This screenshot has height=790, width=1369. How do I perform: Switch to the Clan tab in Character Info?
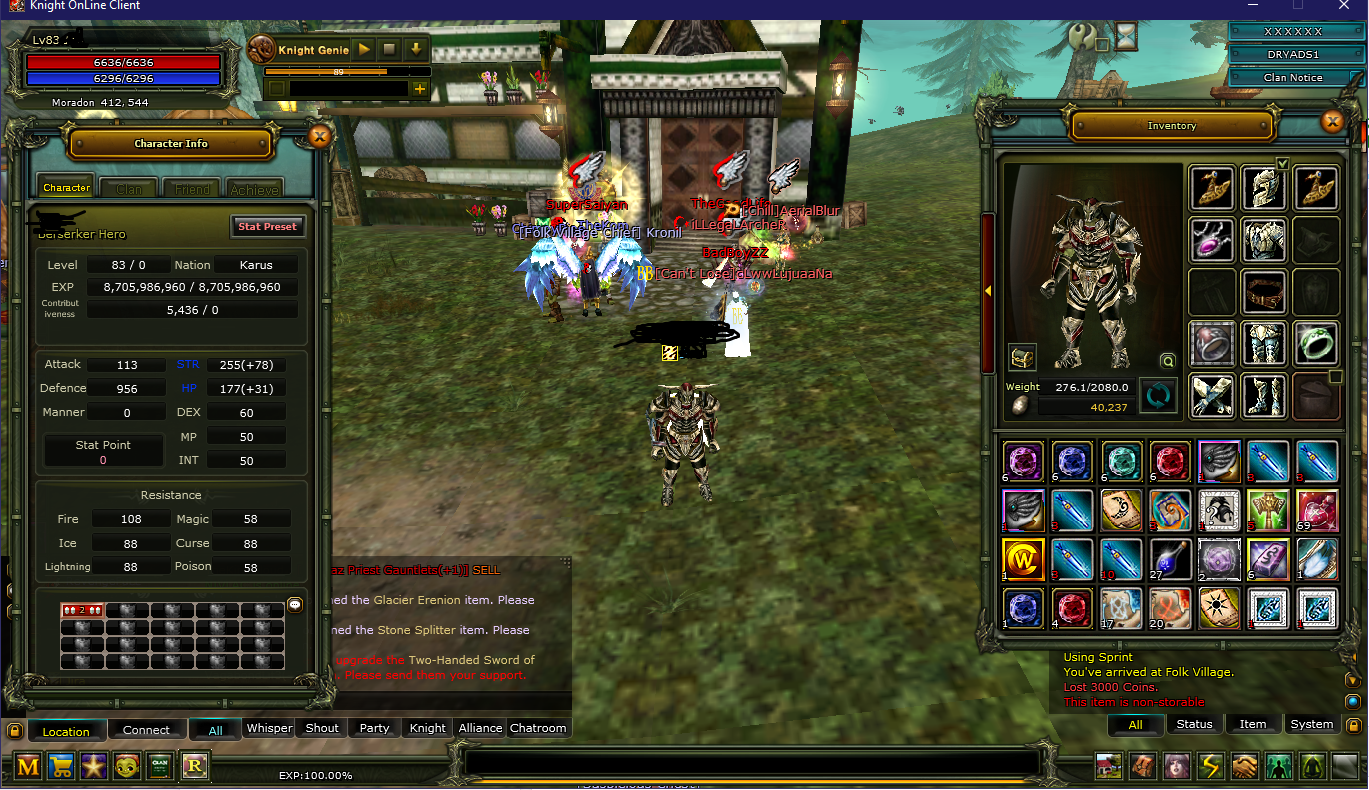tap(128, 188)
